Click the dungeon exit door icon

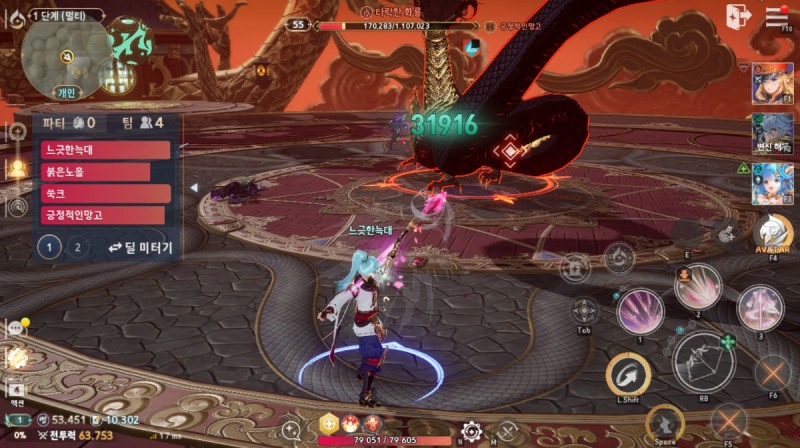(x=739, y=16)
